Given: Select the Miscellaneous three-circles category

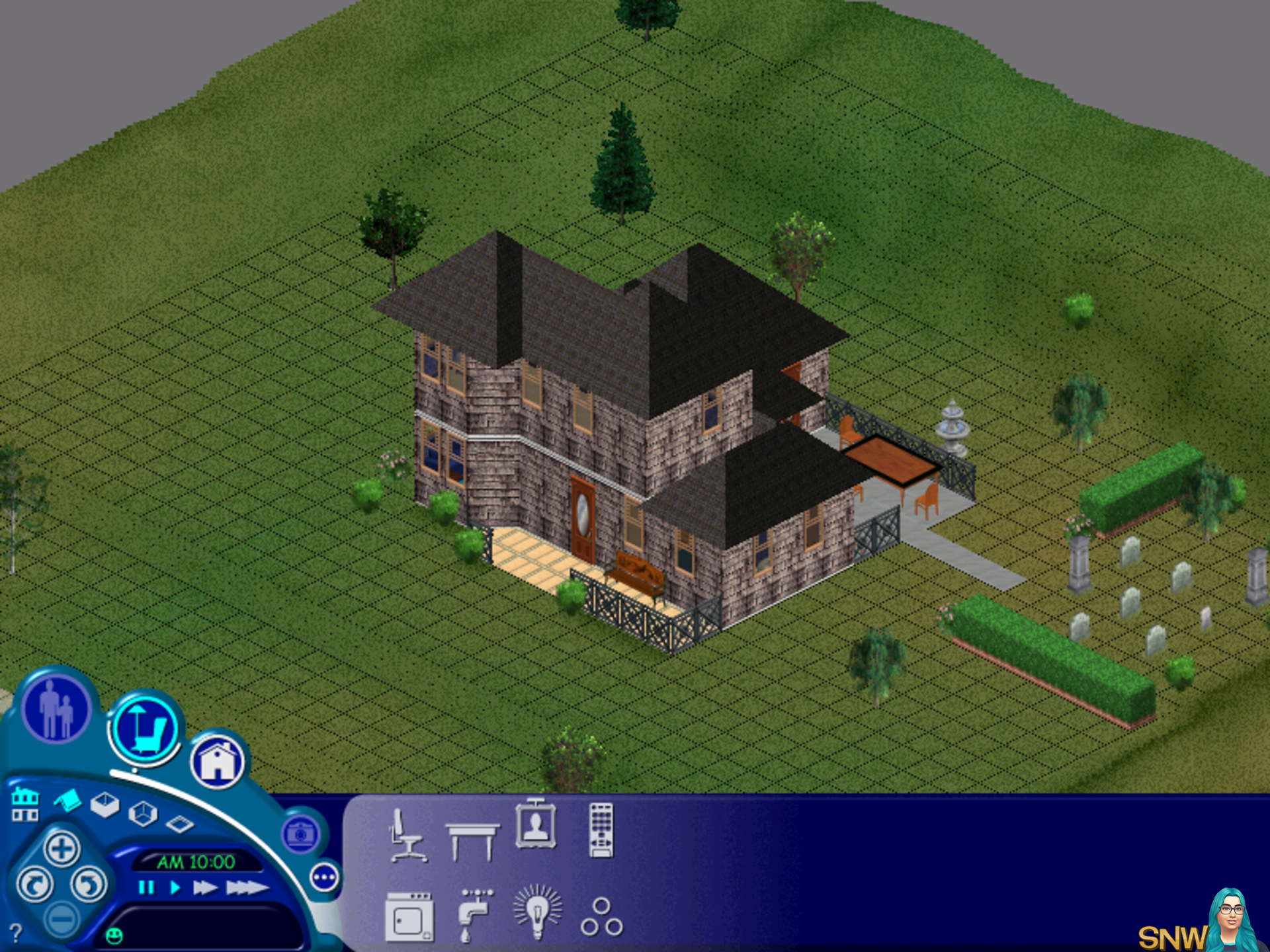Looking at the screenshot, I should tap(601, 917).
